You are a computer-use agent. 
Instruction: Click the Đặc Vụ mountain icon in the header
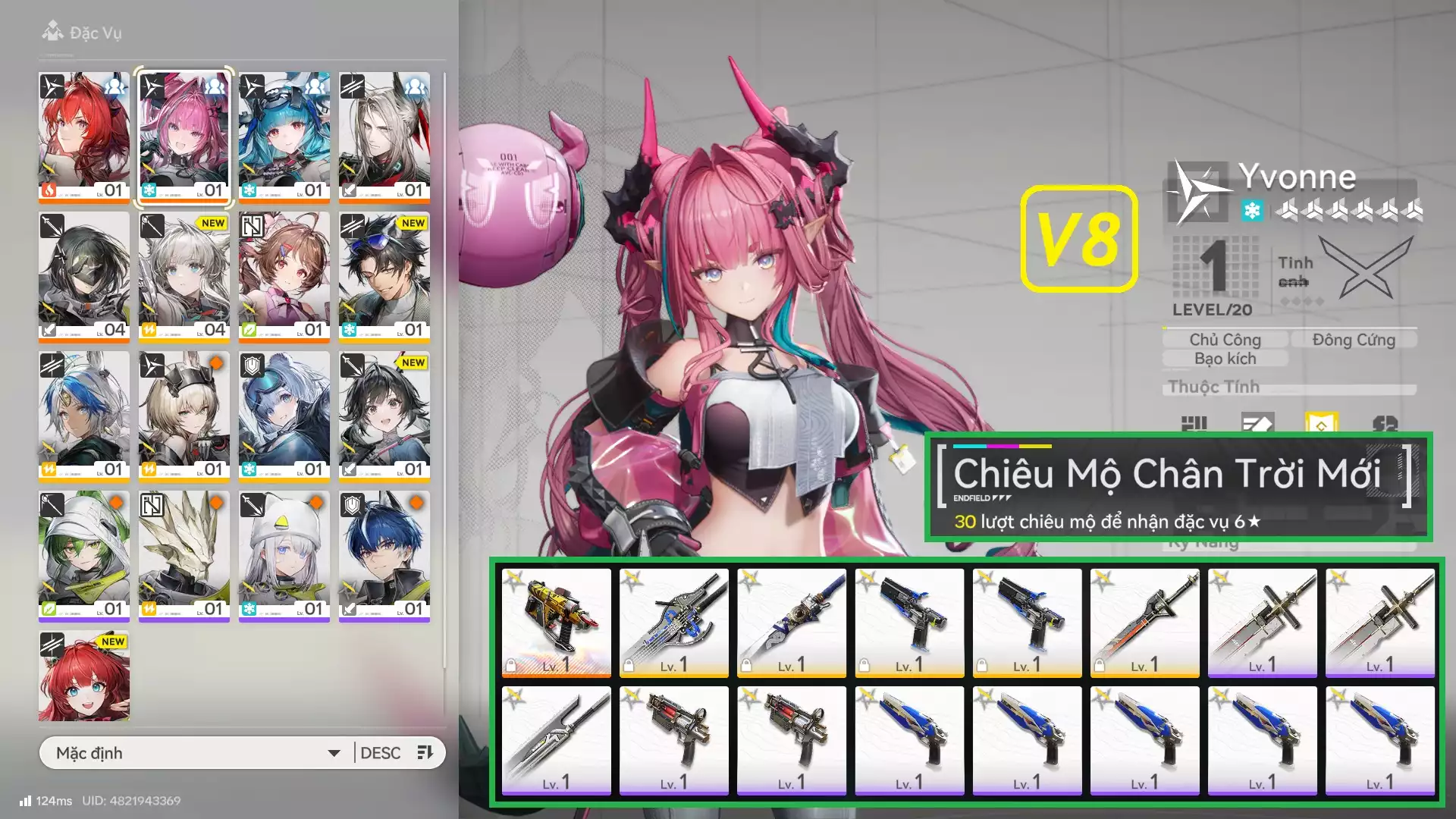[53, 32]
